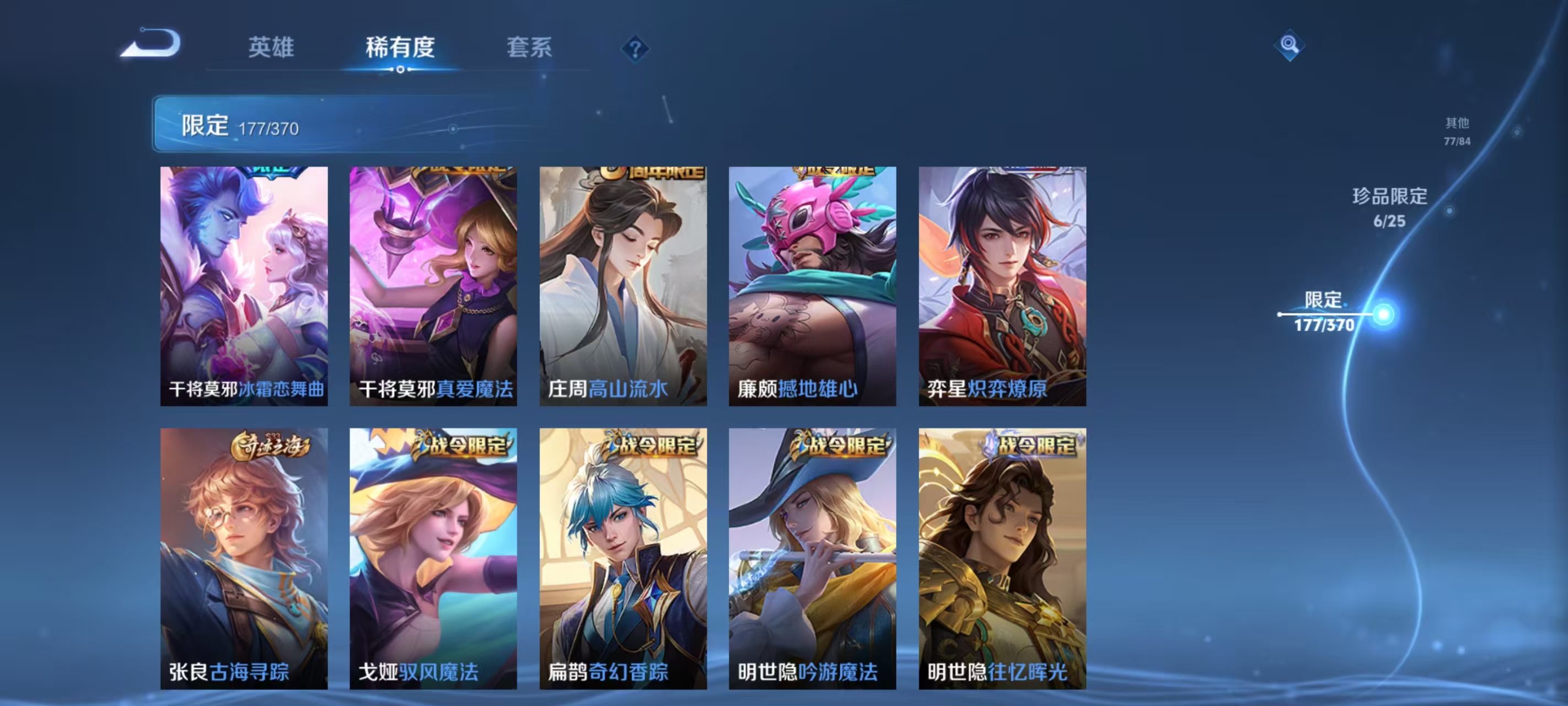Switch to the 套系 tab
Image resolution: width=1568 pixels, height=706 pixels.
click(x=529, y=48)
